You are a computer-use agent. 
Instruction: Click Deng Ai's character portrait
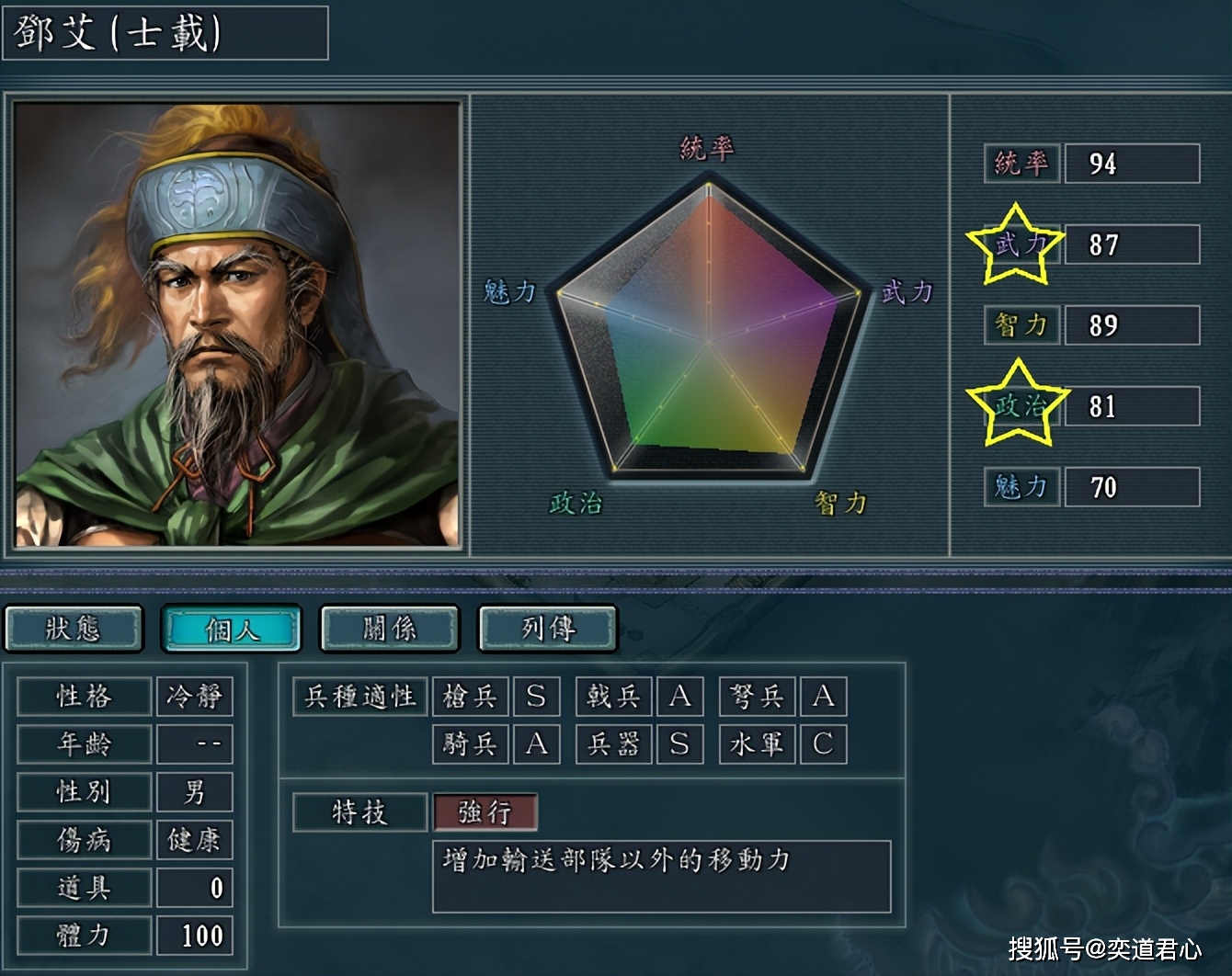[x=237, y=324]
